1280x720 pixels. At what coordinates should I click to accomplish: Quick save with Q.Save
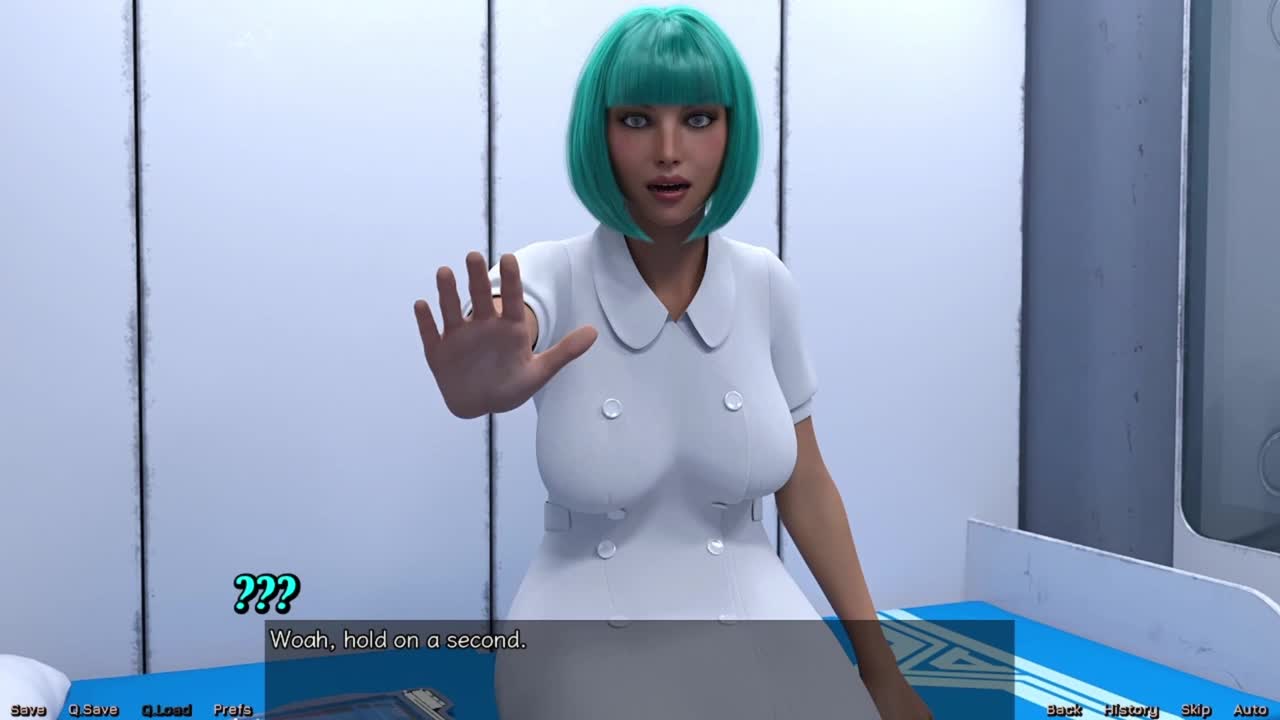93,710
